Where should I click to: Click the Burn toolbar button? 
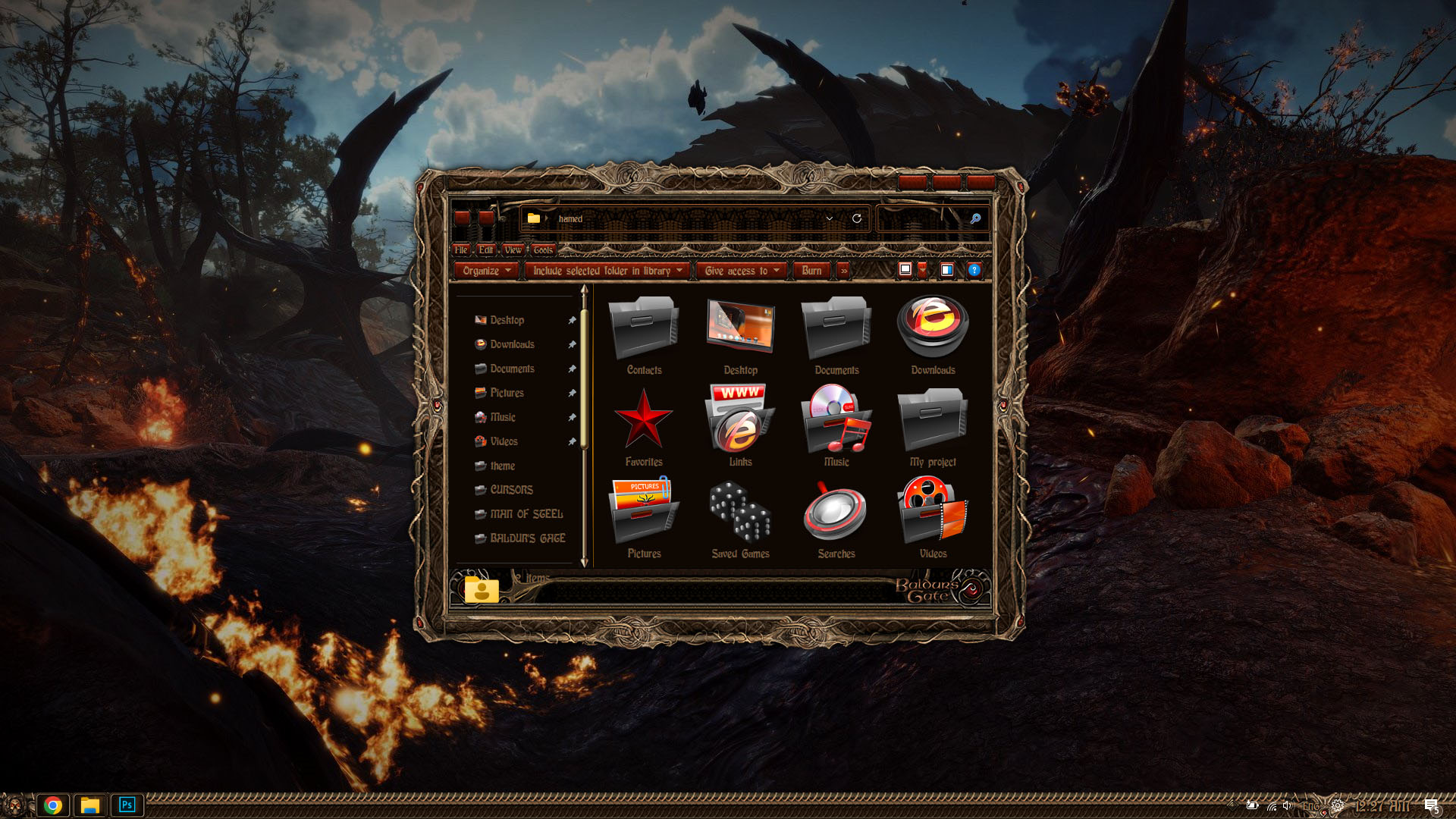tap(811, 271)
